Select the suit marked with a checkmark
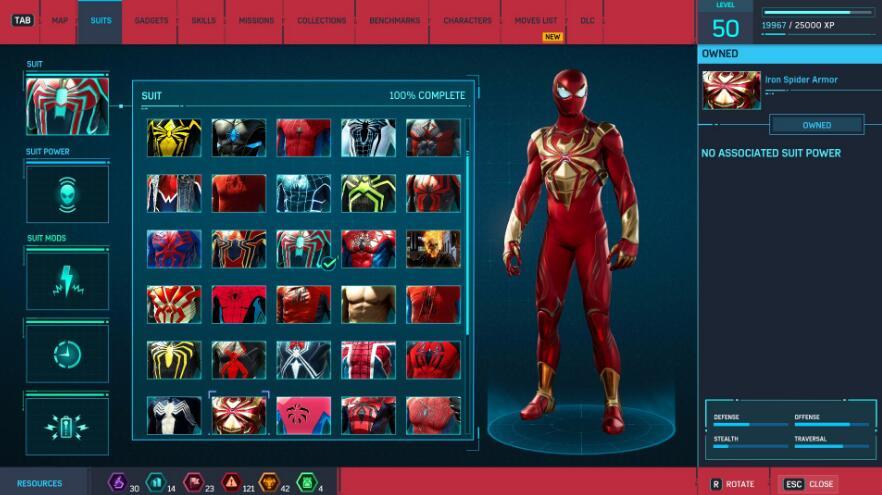 point(303,249)
